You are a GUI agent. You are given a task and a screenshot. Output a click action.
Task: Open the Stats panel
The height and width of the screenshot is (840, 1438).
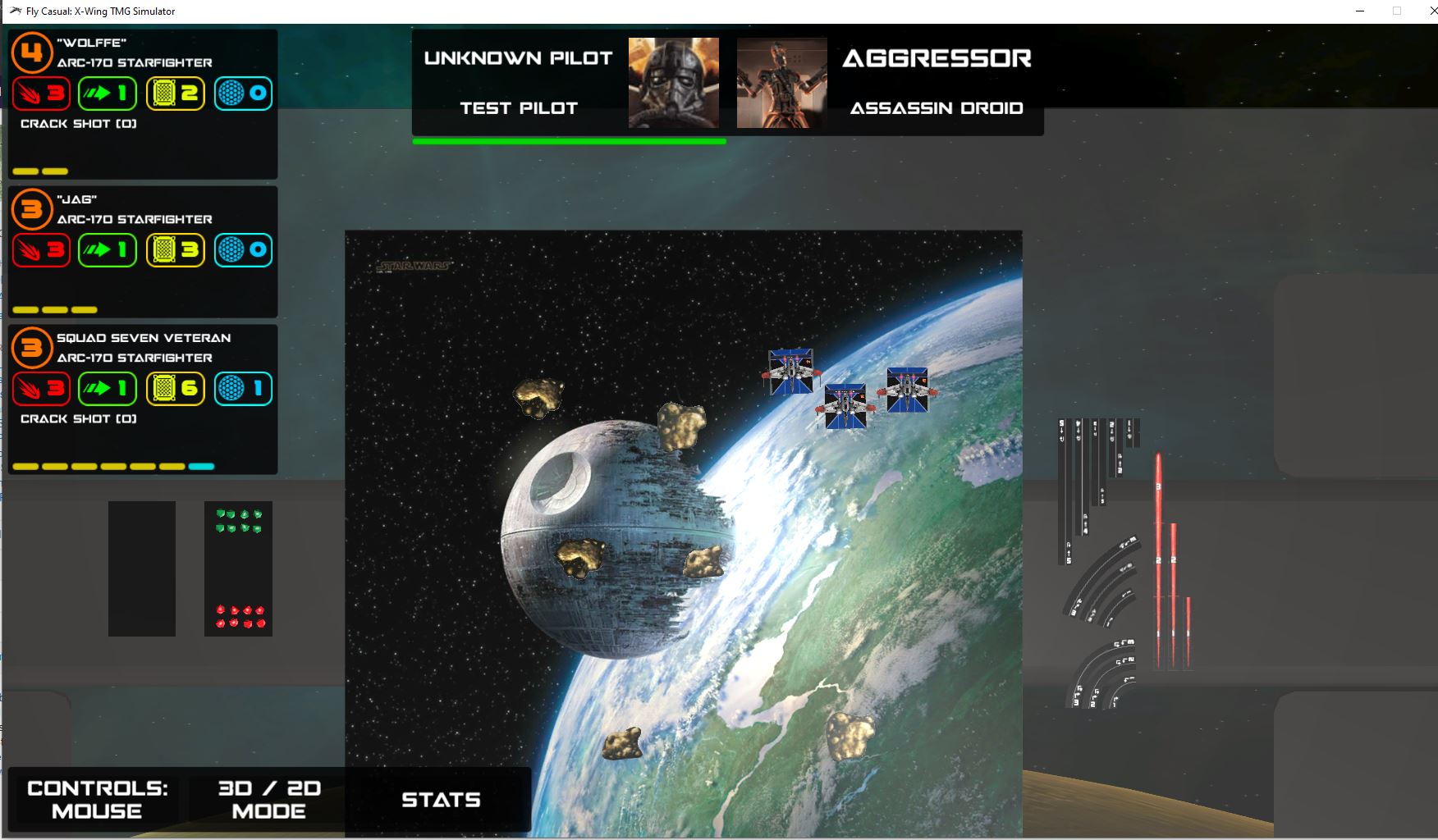[x=441, y=800]
